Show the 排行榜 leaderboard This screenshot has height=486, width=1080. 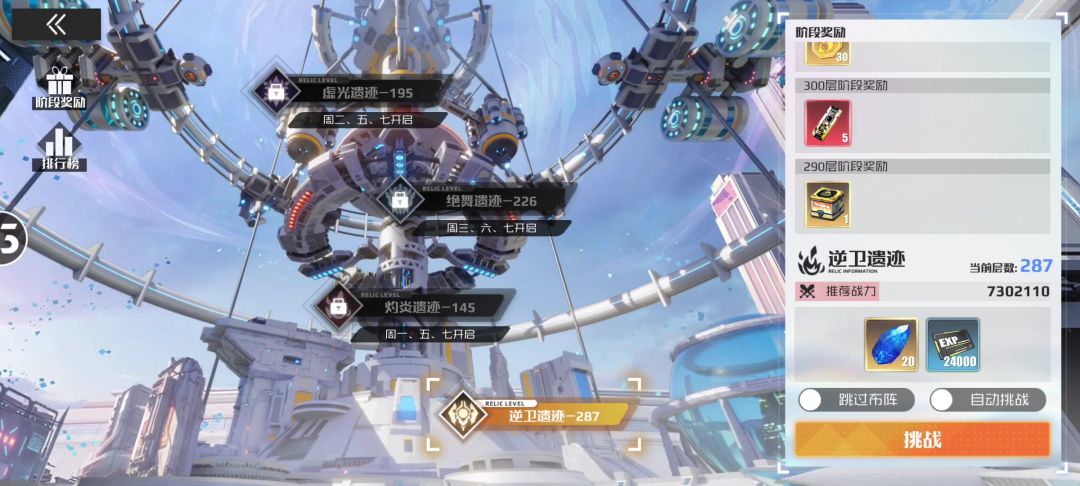click(61, 148)
